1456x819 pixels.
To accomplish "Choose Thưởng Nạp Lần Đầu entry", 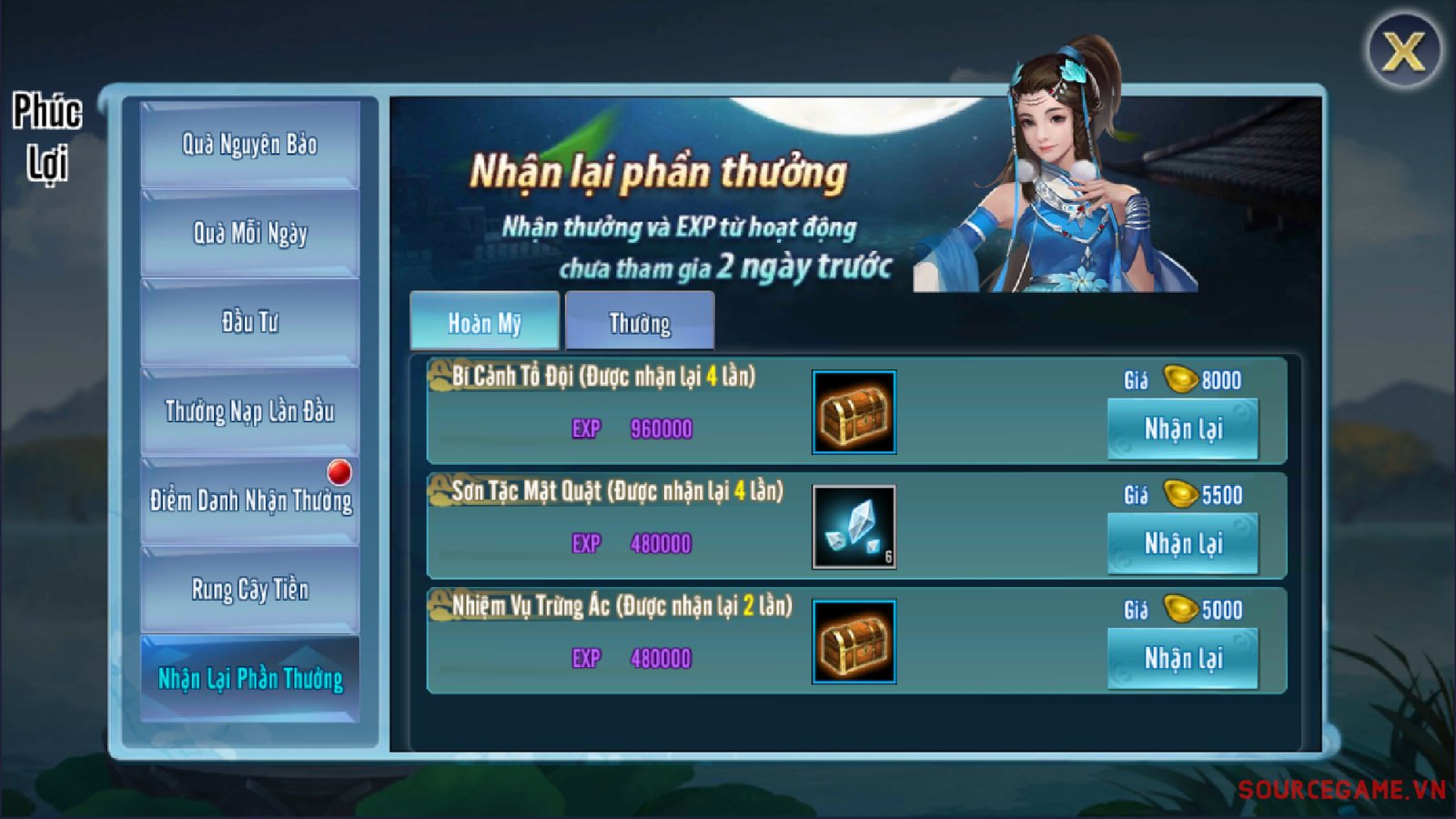I will click(x=250, y=411).
